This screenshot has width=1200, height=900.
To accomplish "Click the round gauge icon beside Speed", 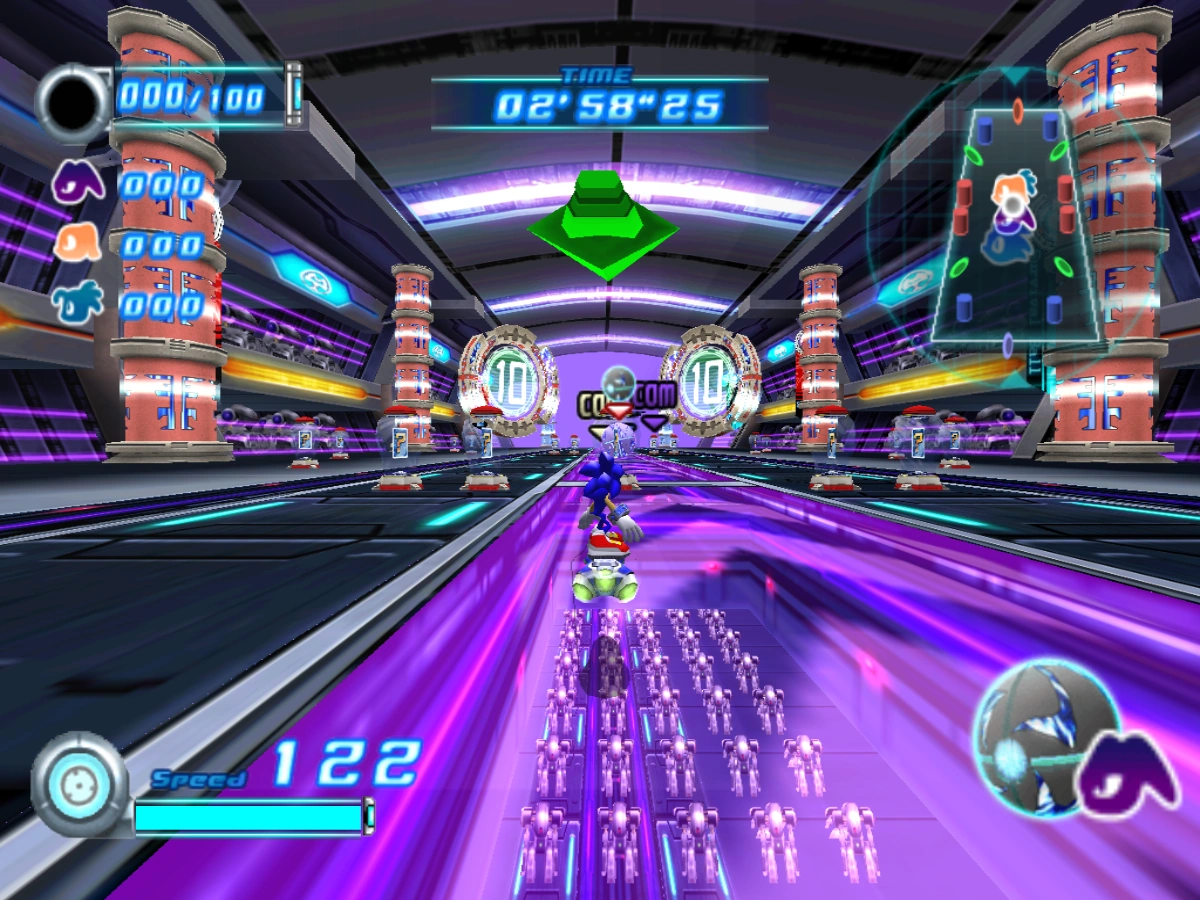I will (x=78, y=783).
